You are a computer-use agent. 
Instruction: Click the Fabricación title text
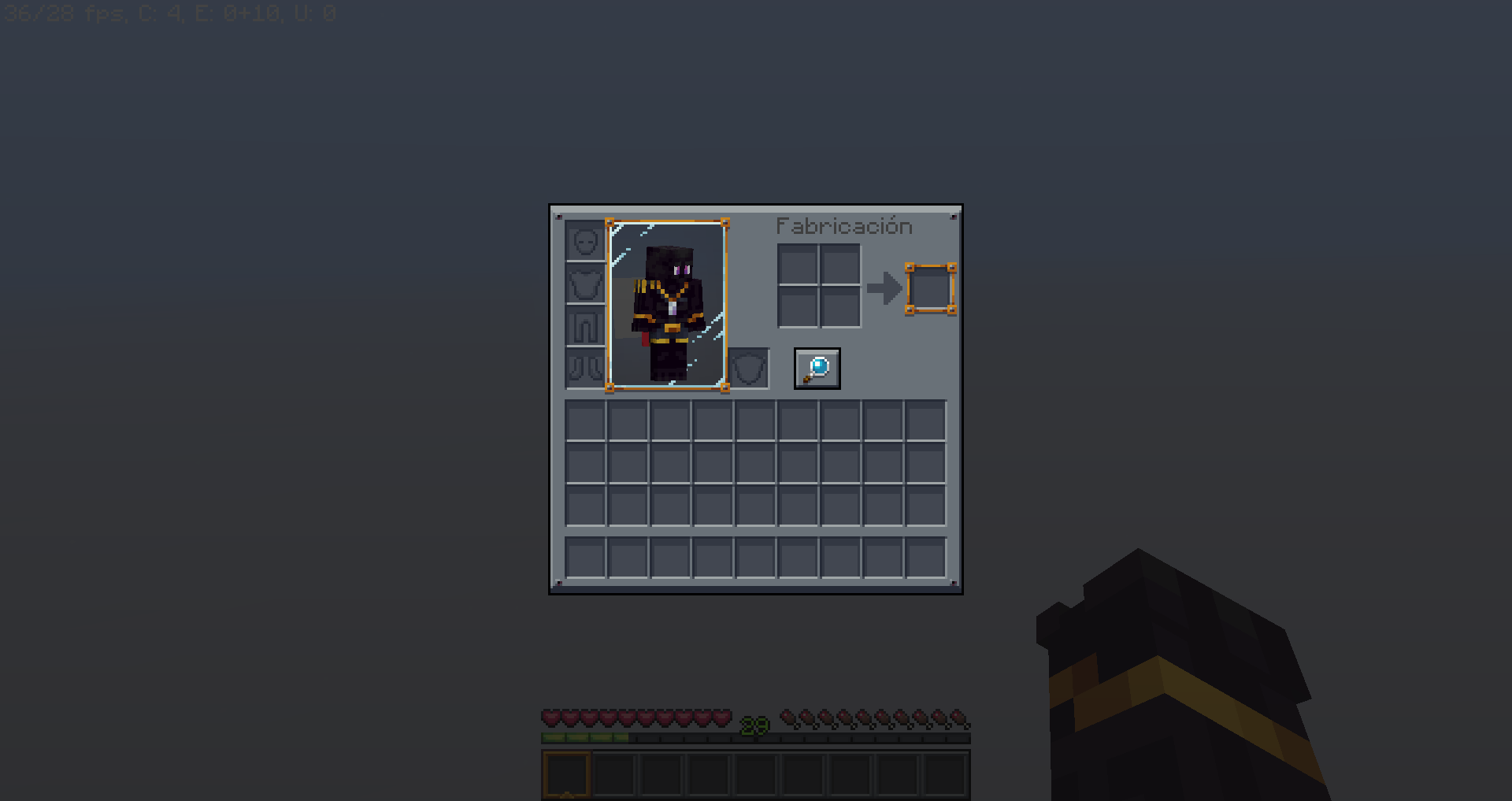[x=843, y=226]
